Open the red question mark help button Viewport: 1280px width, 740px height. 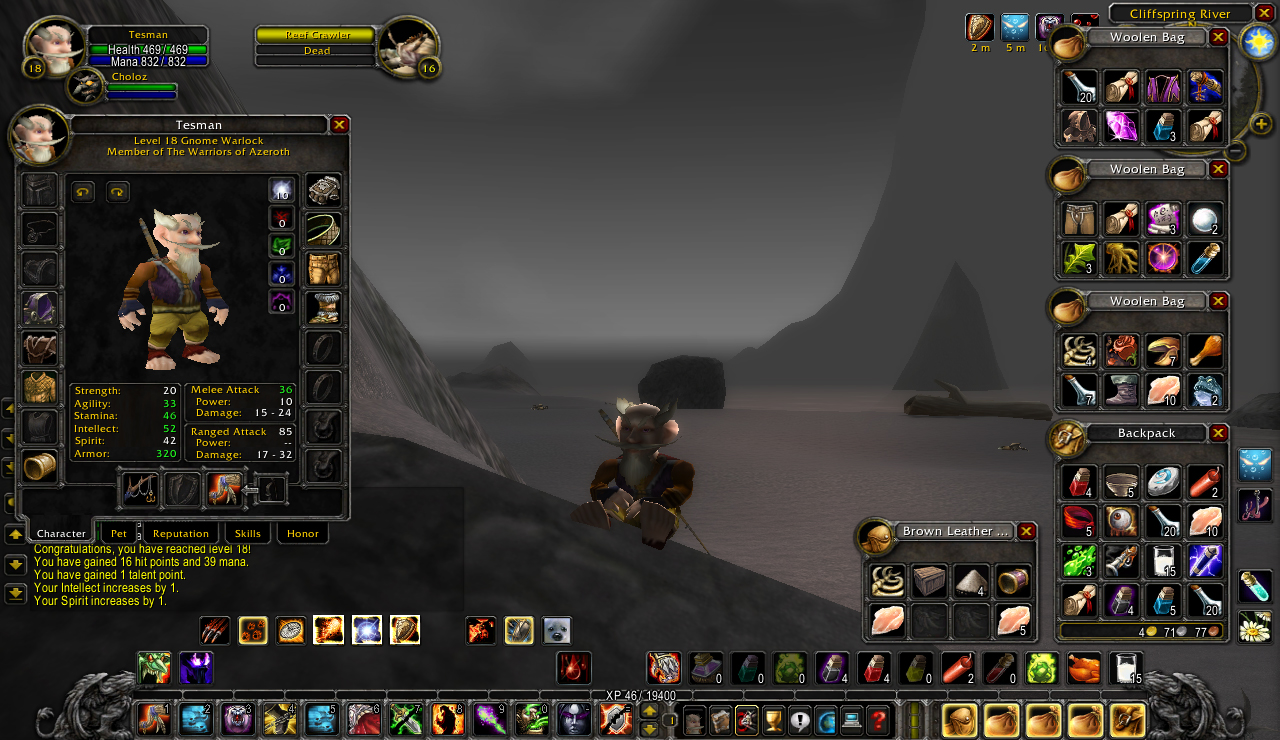coord(877,719)
